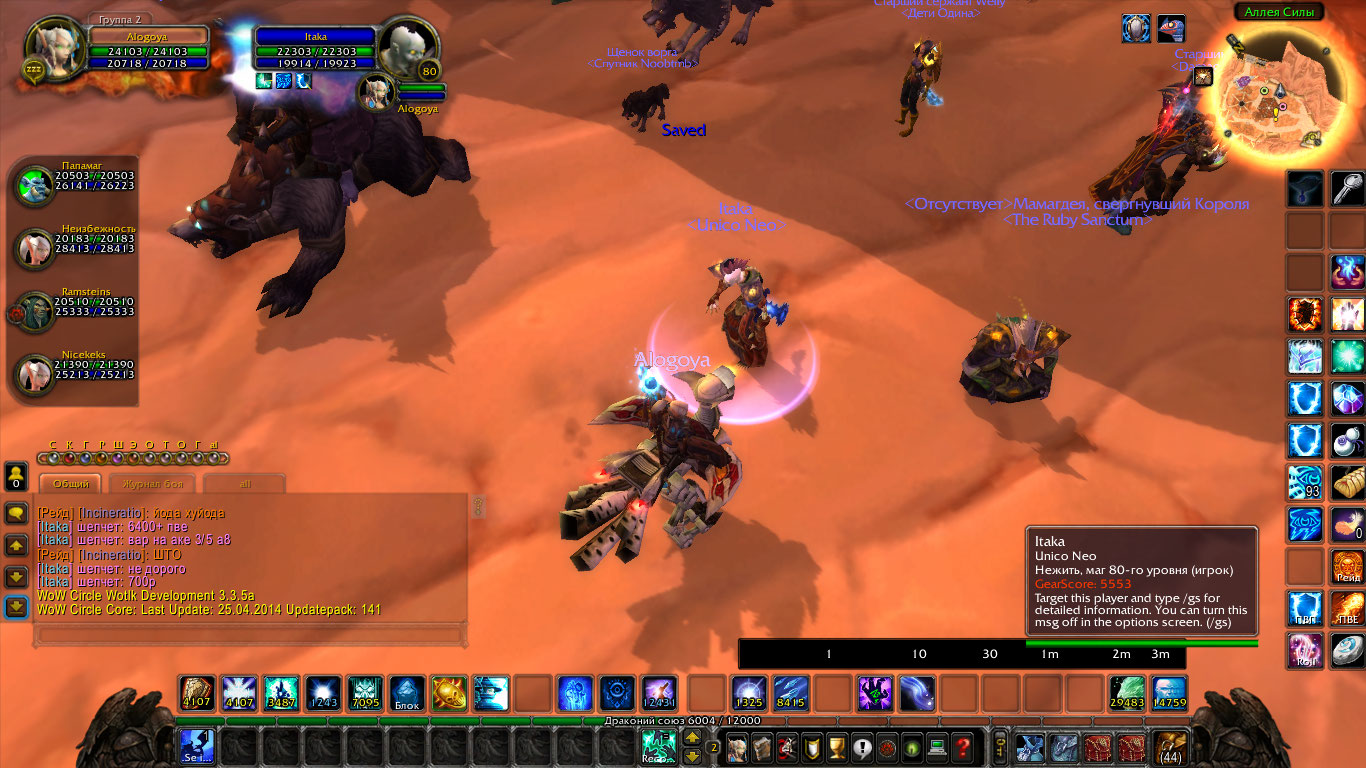The height and width of the screenshot is (768, 1366).
Task: Open the Общий chat tab
Action: 70,484
